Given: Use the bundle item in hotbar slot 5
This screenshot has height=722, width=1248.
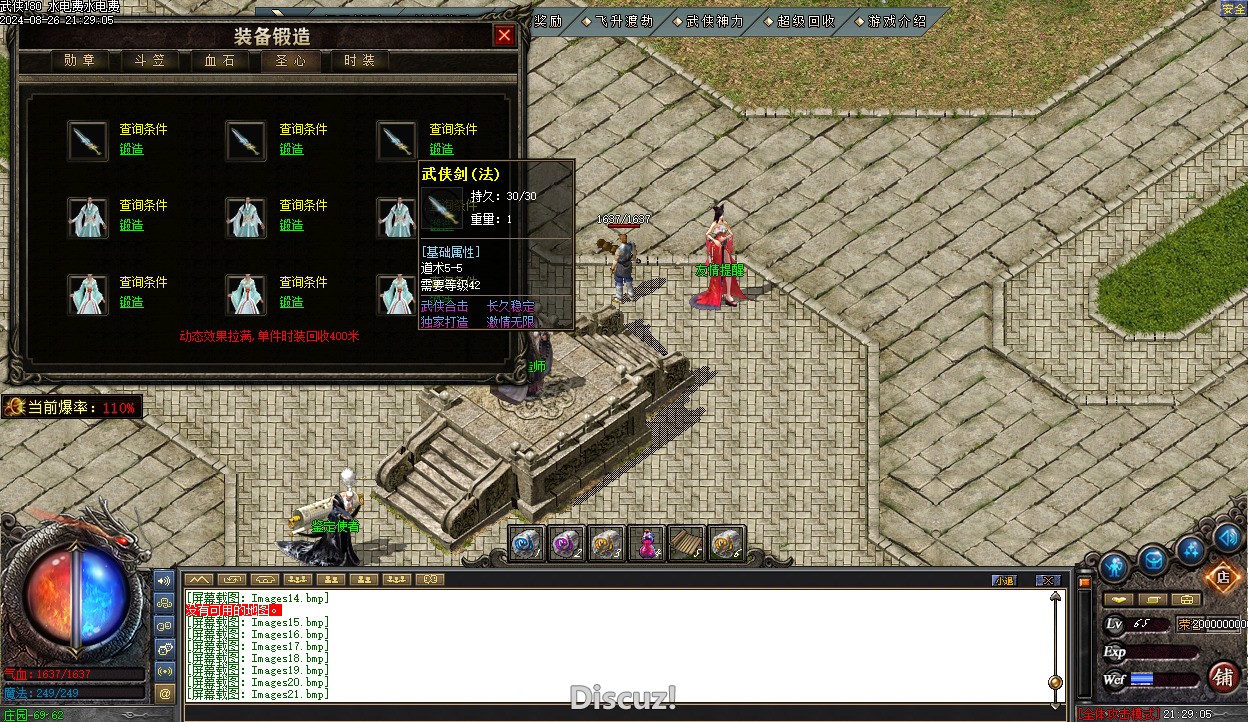Looking at the screenshot, I should tap(687, 543).
